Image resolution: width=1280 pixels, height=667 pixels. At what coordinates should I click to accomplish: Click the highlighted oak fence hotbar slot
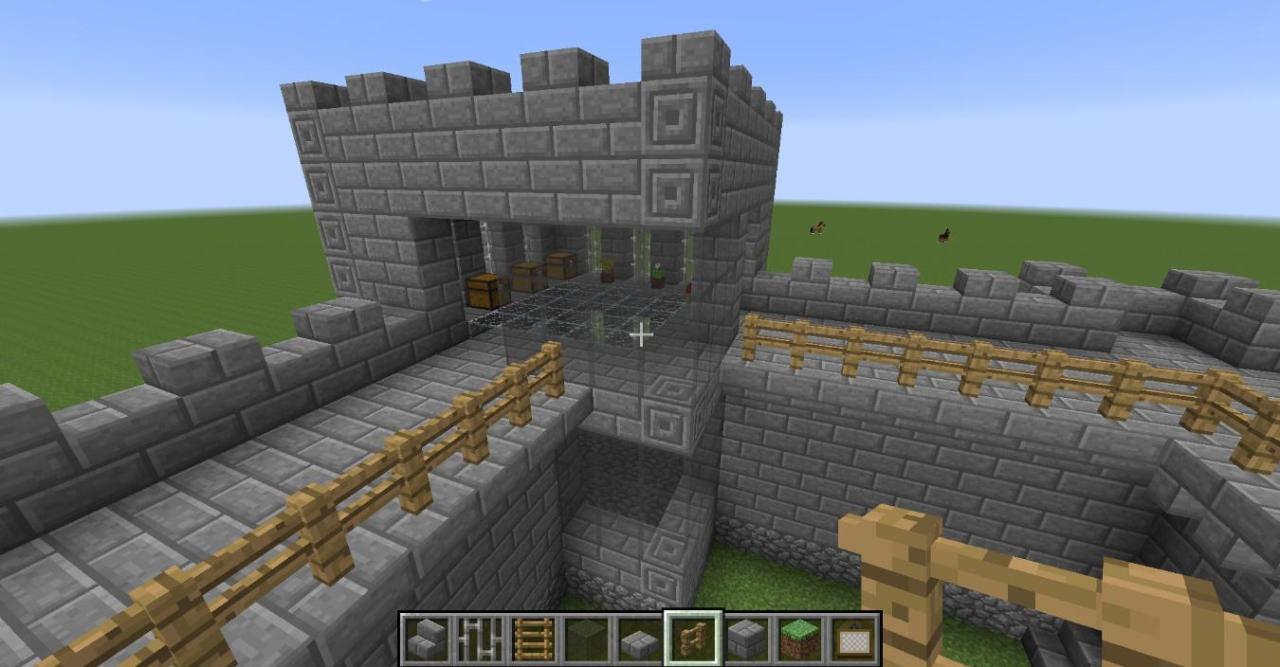coord(693,638)
